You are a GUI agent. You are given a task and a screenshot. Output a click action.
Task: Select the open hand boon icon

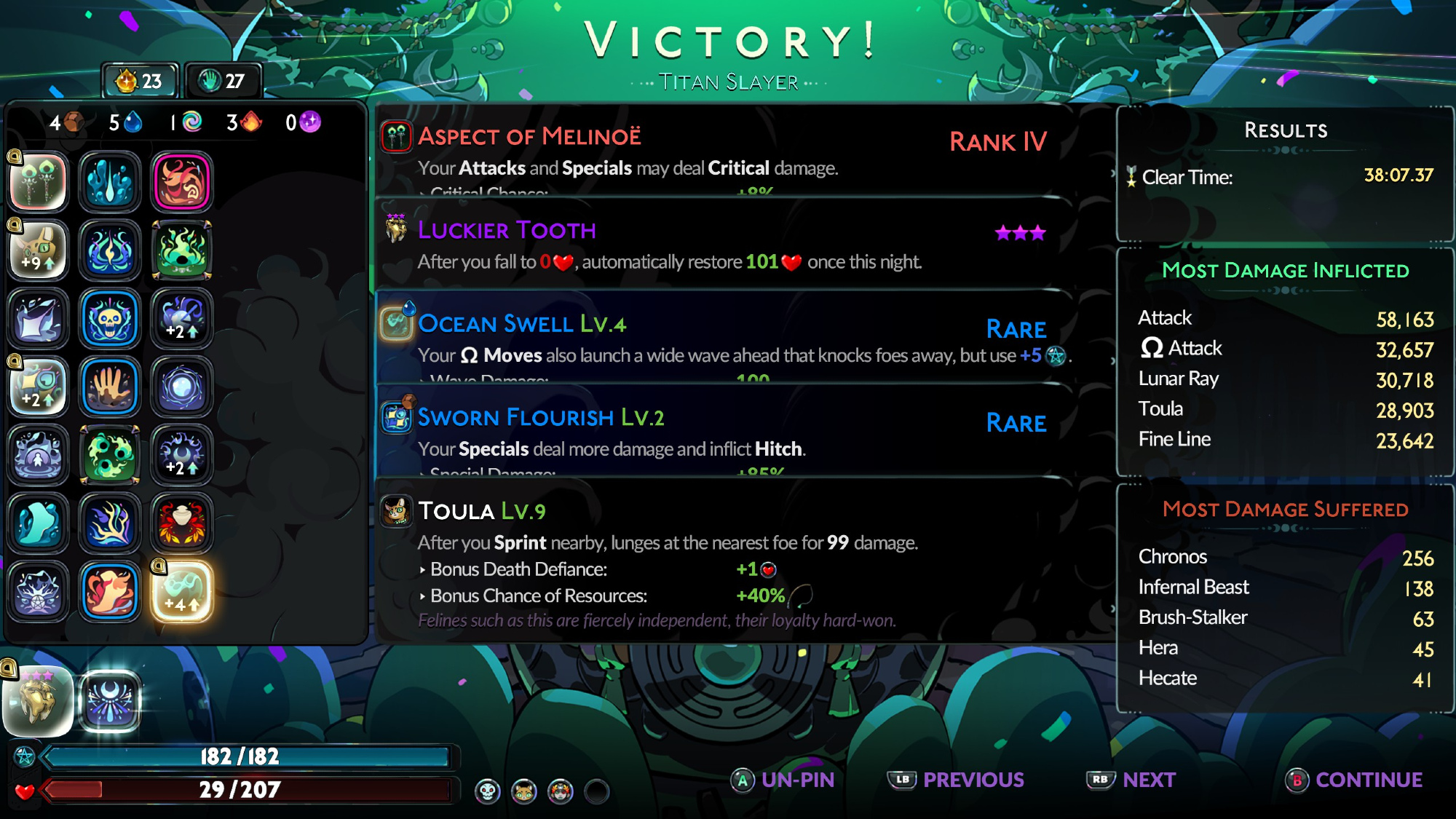tap(110, 387)
